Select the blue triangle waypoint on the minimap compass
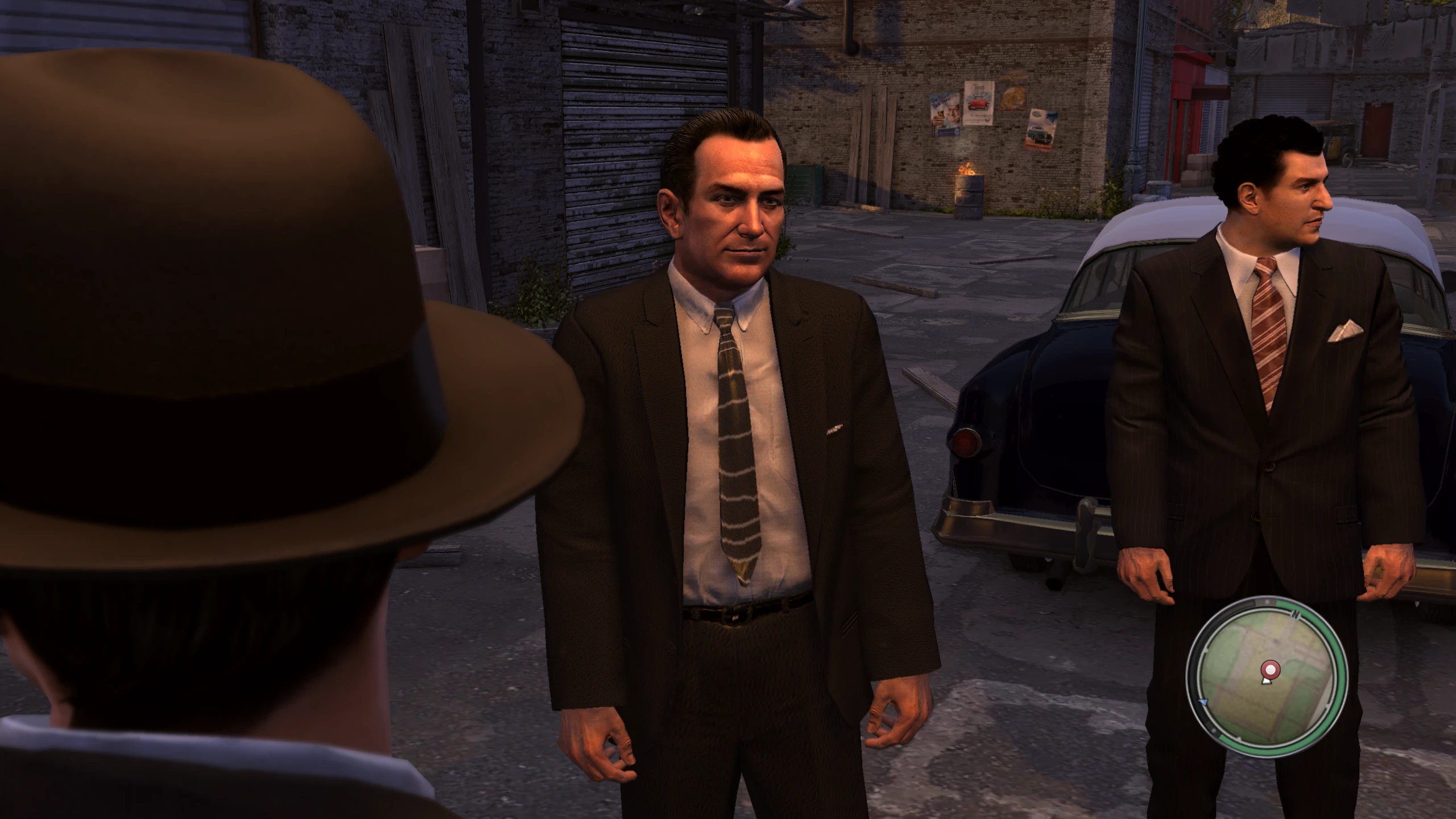The image size is (1456, 819). click(1203, 703)
